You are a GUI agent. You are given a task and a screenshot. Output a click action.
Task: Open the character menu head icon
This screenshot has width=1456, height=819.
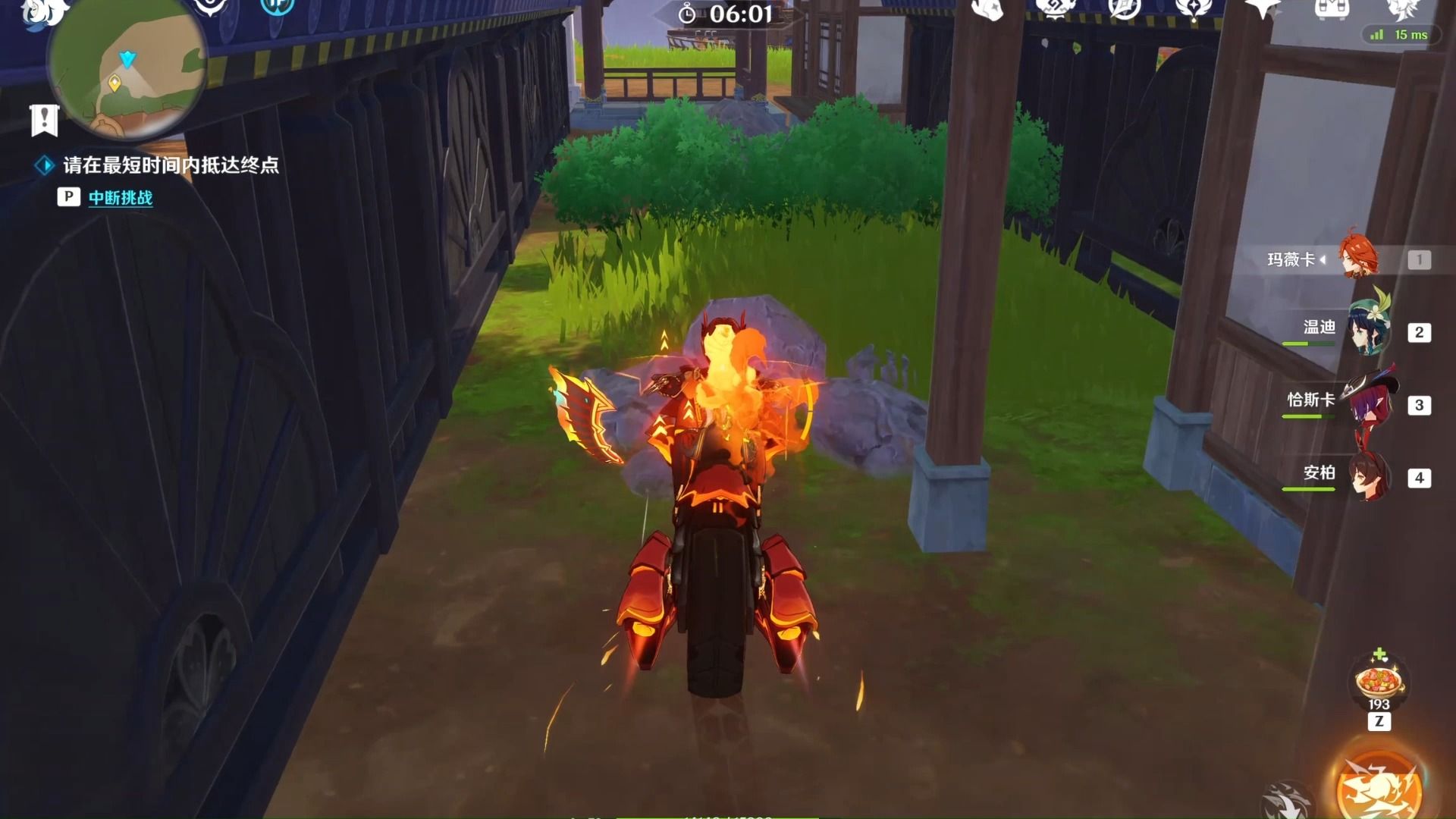(x=1401, y=9)
